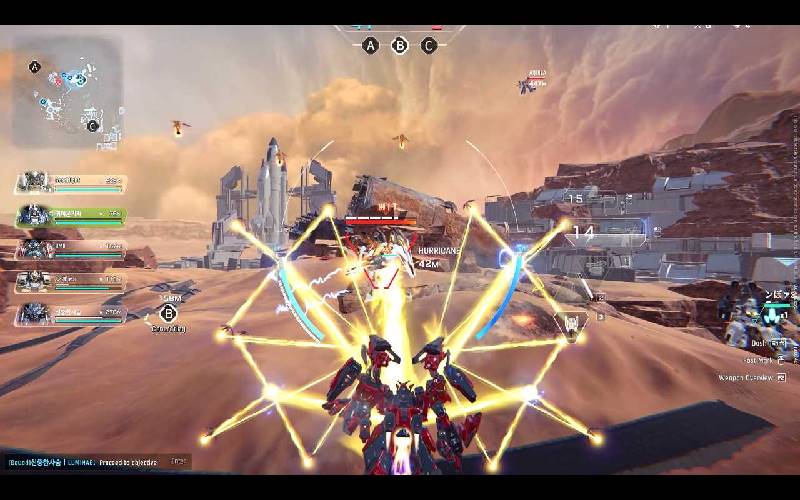Click the minimap panel
Image resolution: width=800 pixels, height=500 pixels.
coord(68,92)
